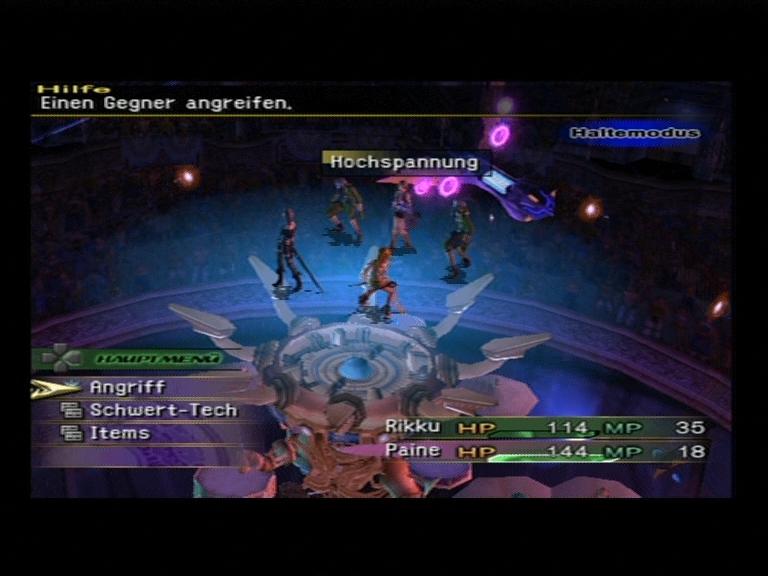
Task: Open the Items command
Action: tap(119, 433)
